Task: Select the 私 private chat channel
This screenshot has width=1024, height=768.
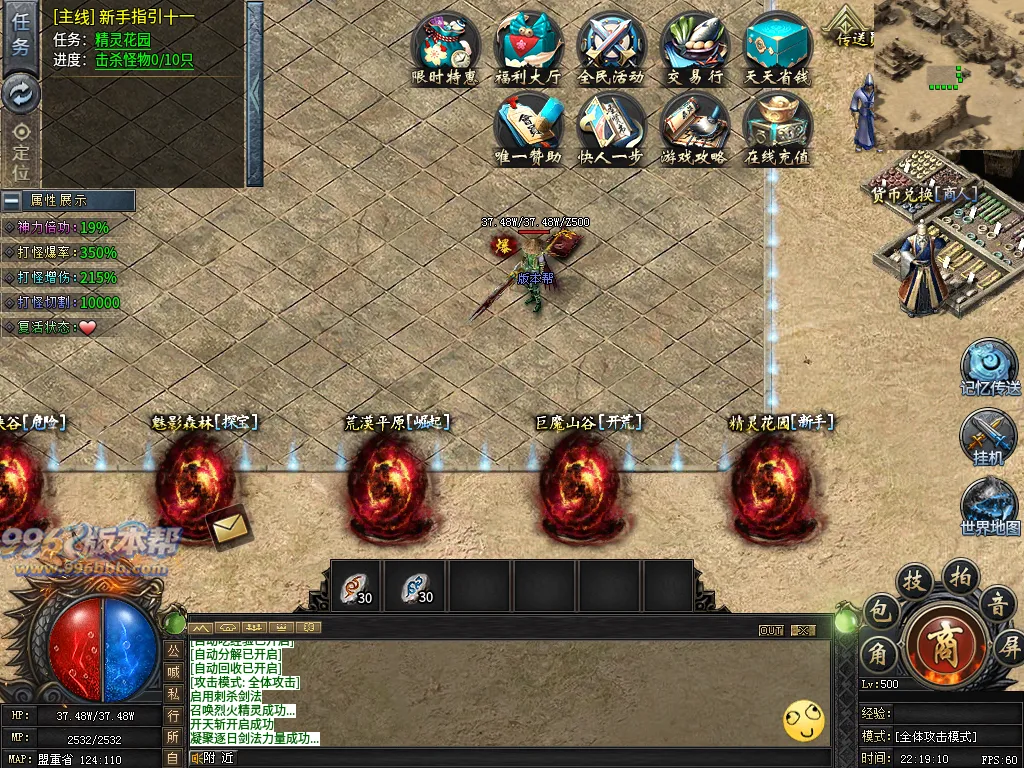Action: coord(173,693)
